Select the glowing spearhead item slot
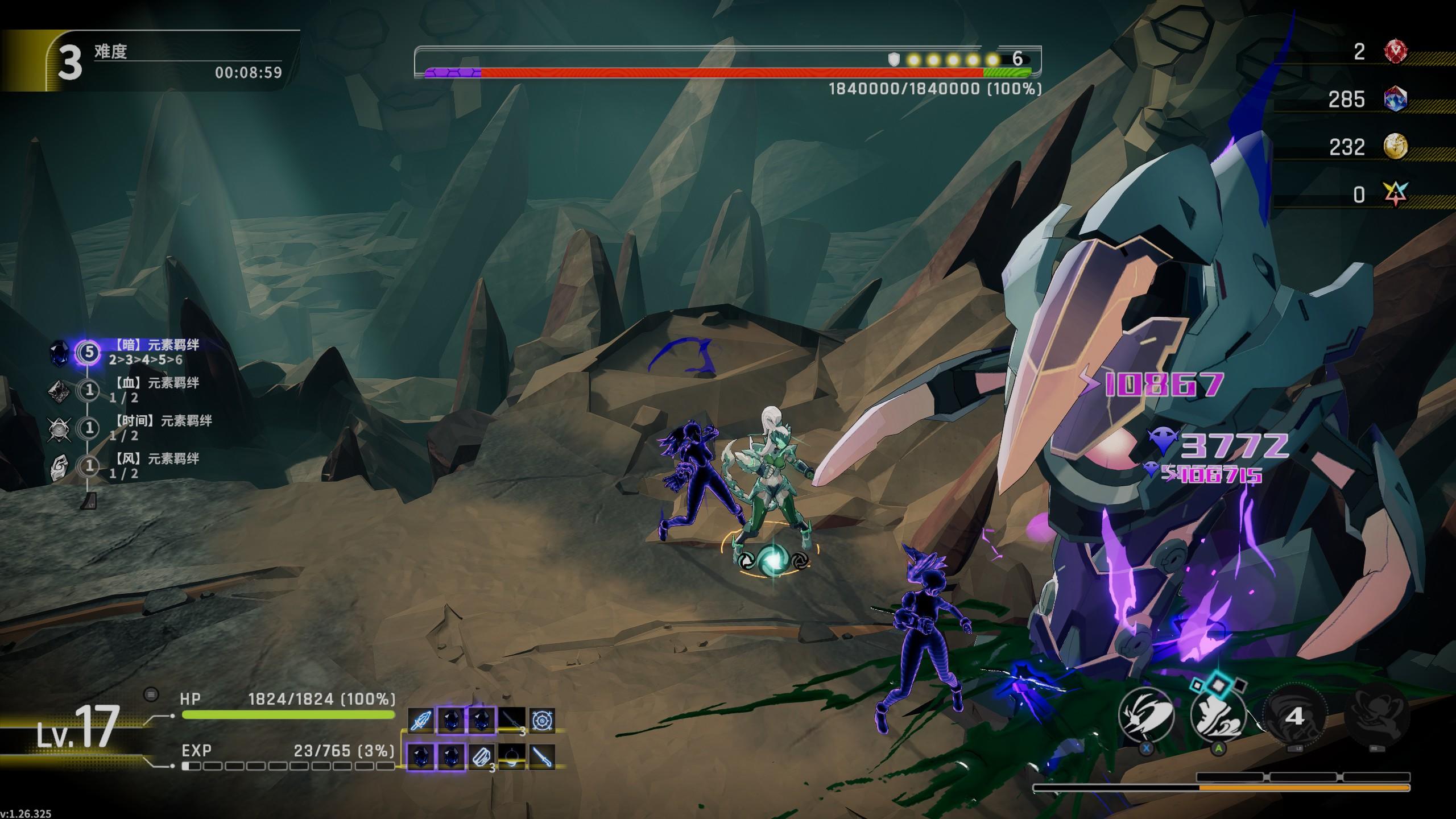 point(421,721)
